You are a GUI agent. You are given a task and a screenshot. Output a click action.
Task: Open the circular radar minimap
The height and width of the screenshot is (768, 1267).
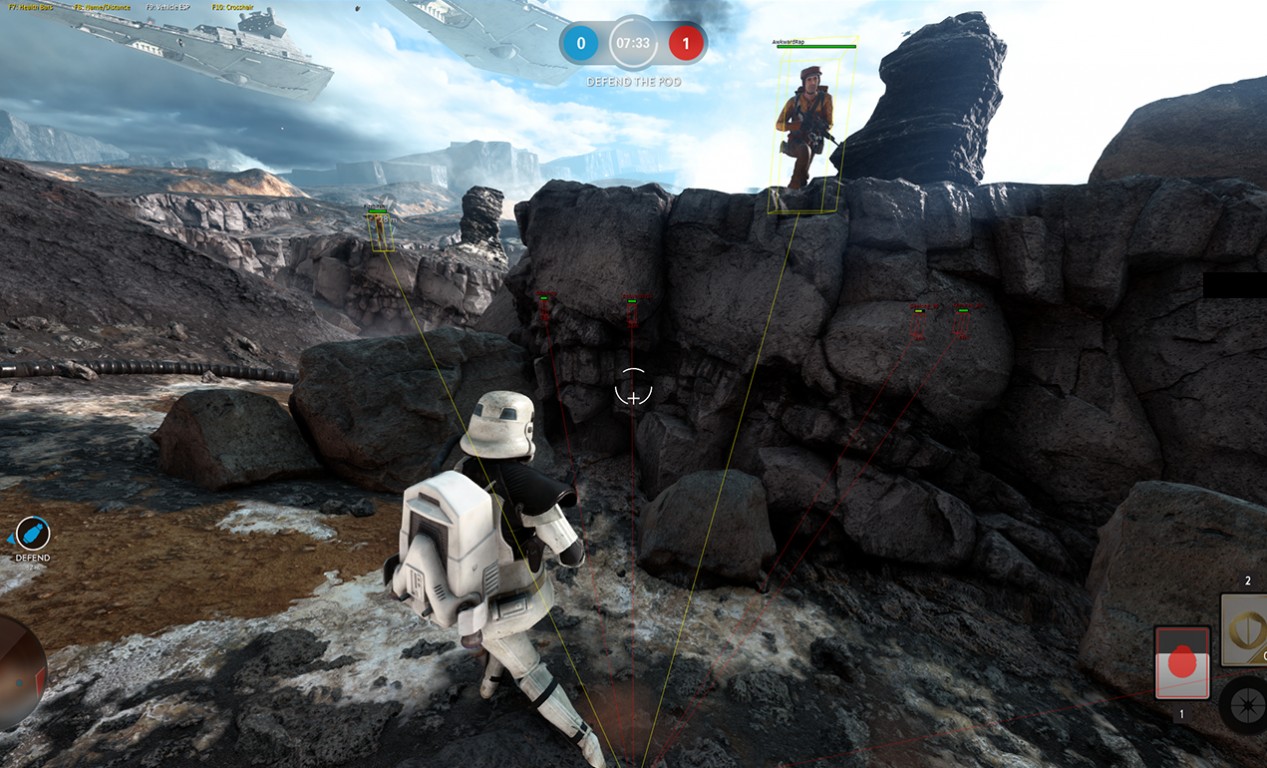tap(18, 671)
